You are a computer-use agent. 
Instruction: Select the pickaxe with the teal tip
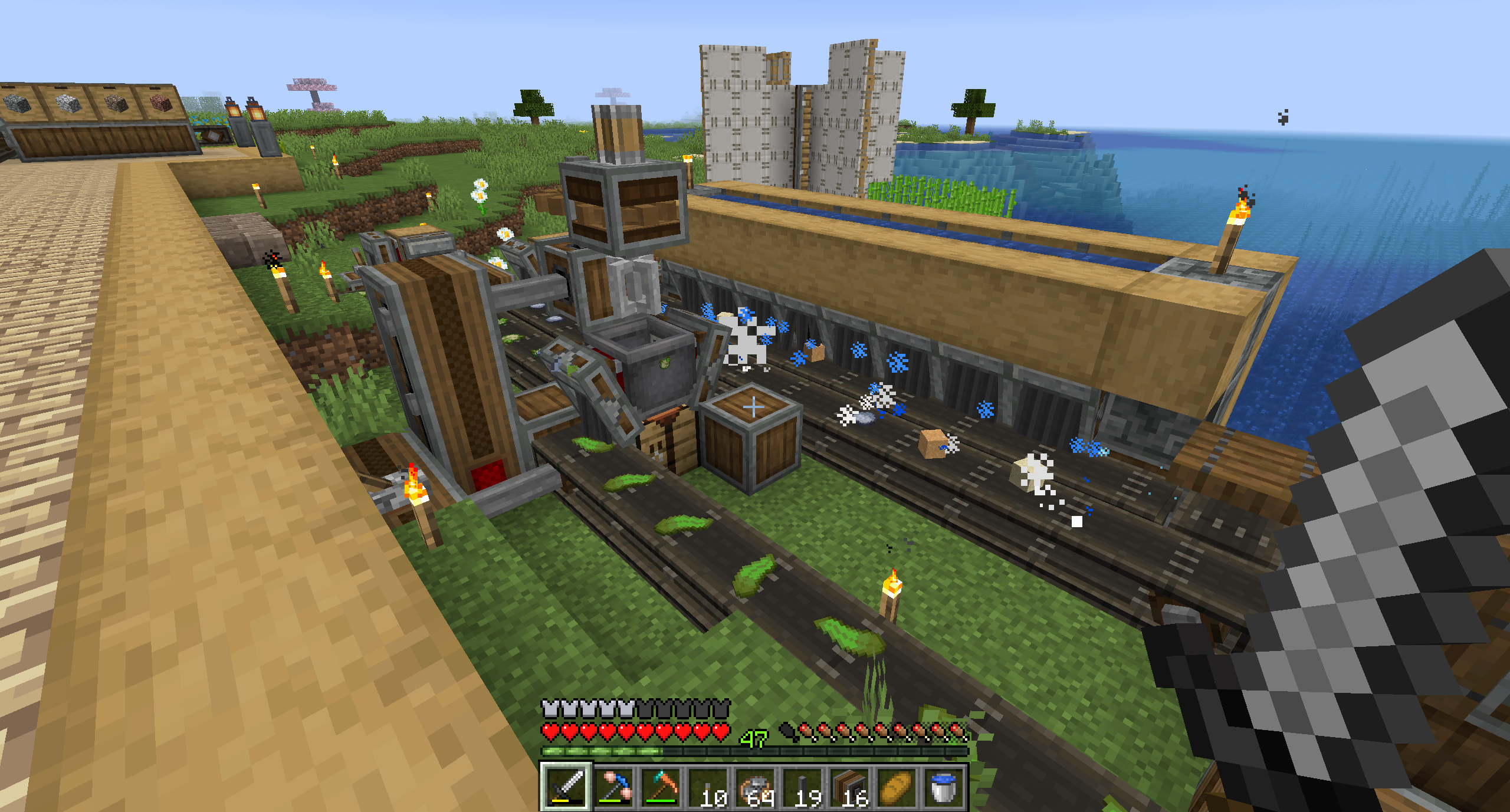pyautogui.click(x=660, y=787)
